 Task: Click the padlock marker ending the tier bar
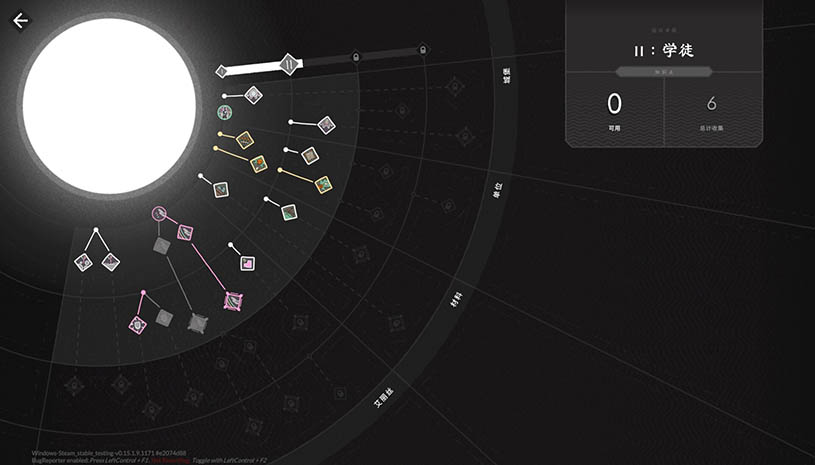pos(422,50)
